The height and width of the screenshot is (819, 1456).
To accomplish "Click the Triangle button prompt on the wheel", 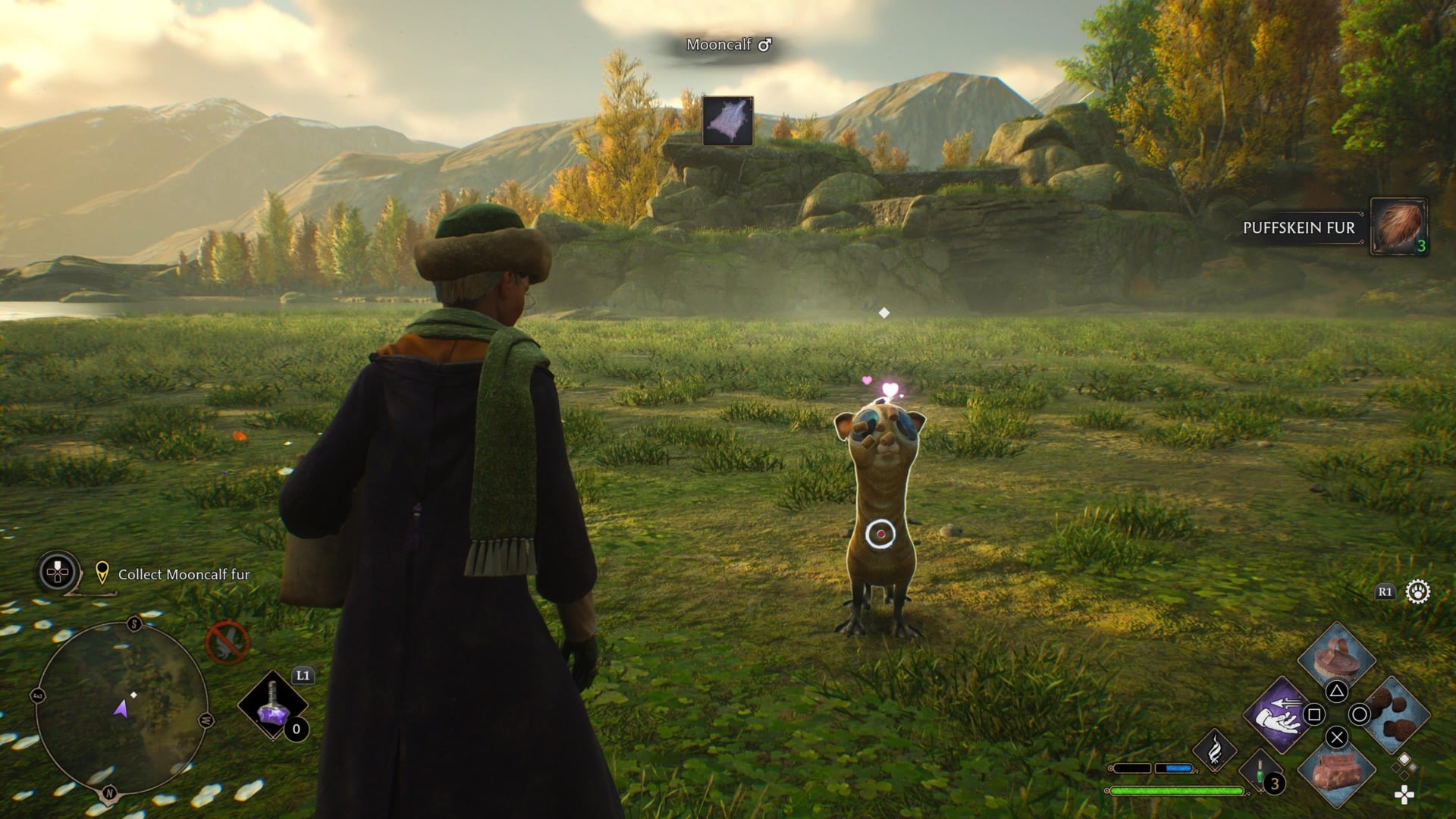I will 1335,691.
